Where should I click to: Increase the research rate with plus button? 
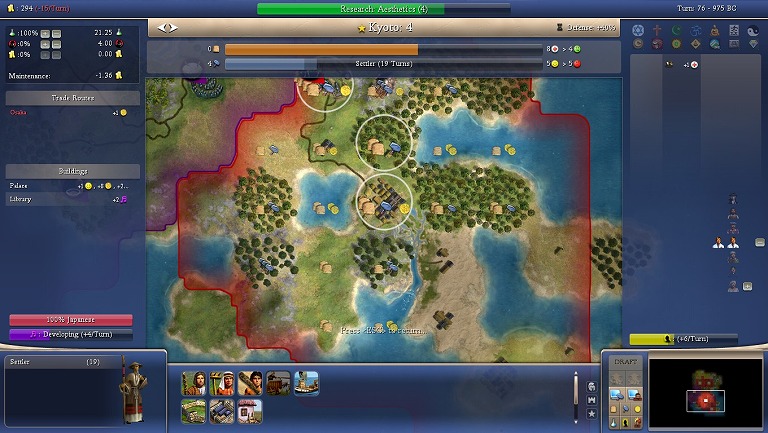(44, 33)
